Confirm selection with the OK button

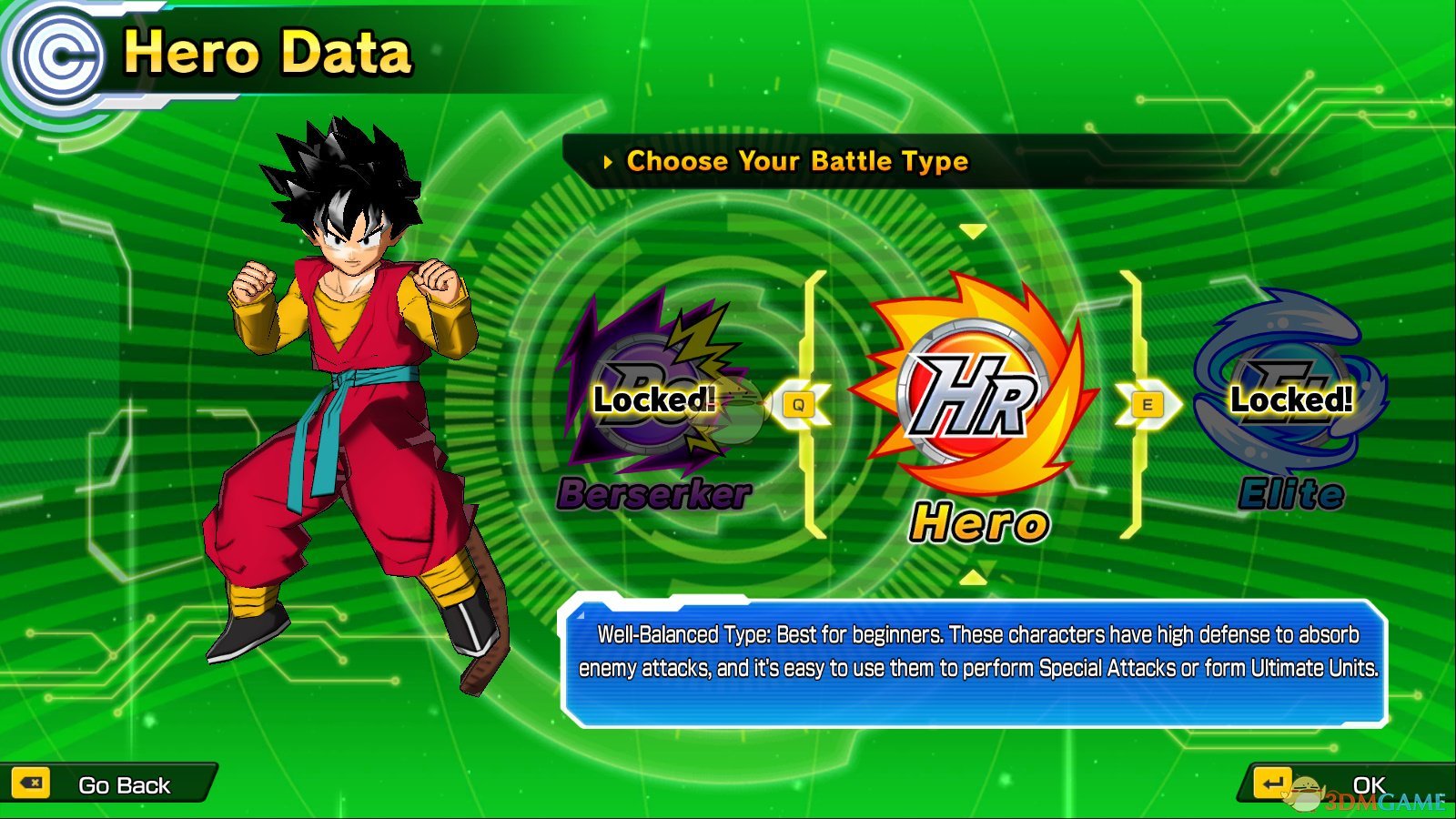click(x=1347, y=784)
